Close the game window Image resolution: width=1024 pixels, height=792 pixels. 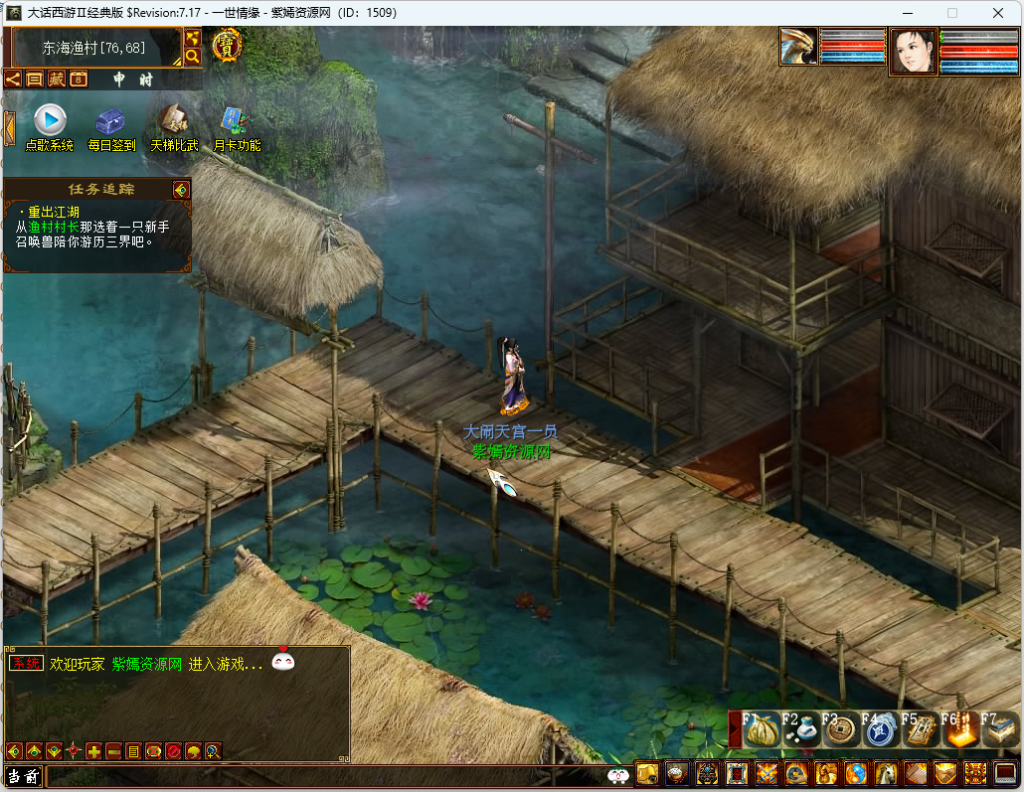[x=998, y=13]
